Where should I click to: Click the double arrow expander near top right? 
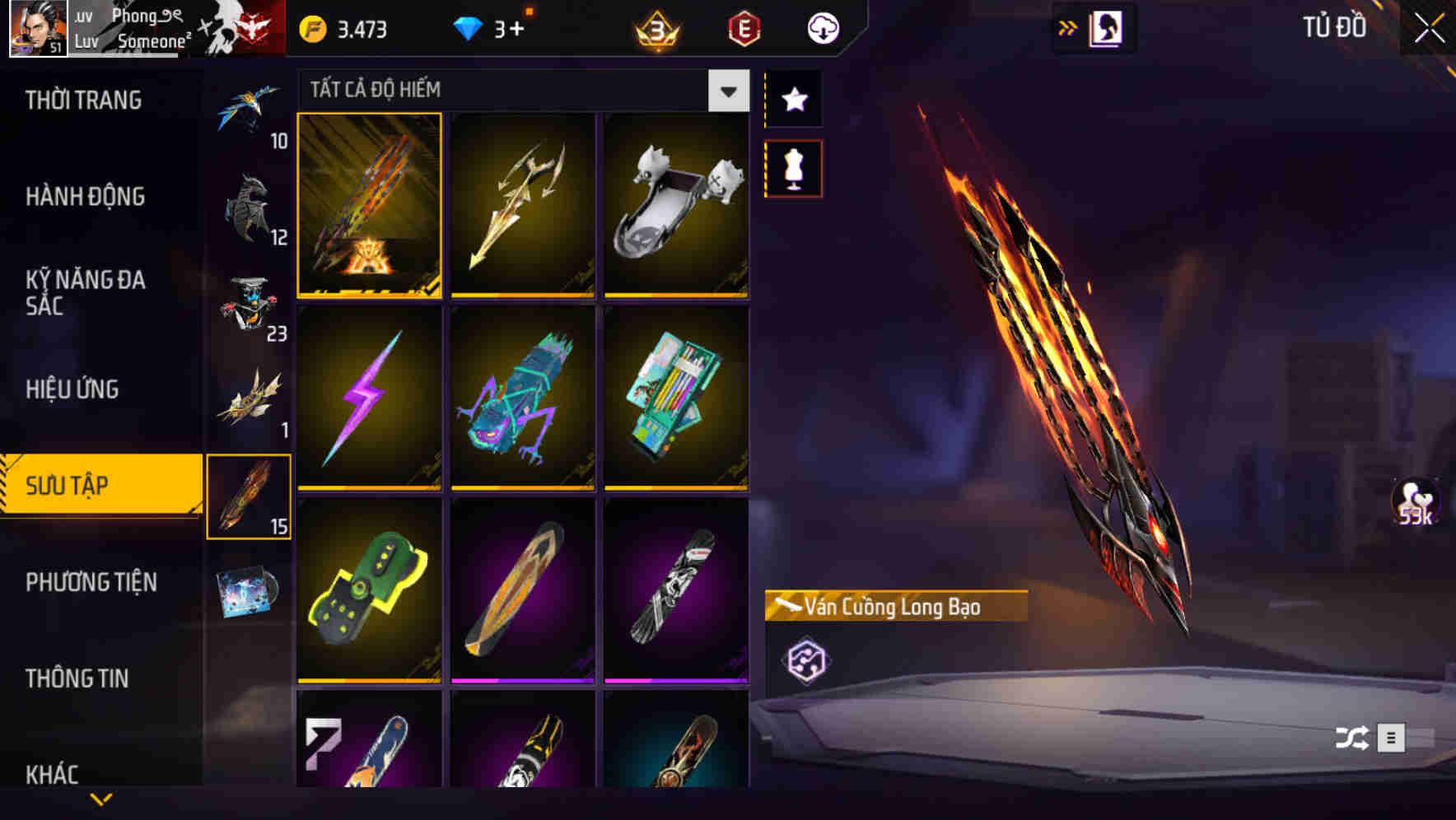(x=1068, y=26)
